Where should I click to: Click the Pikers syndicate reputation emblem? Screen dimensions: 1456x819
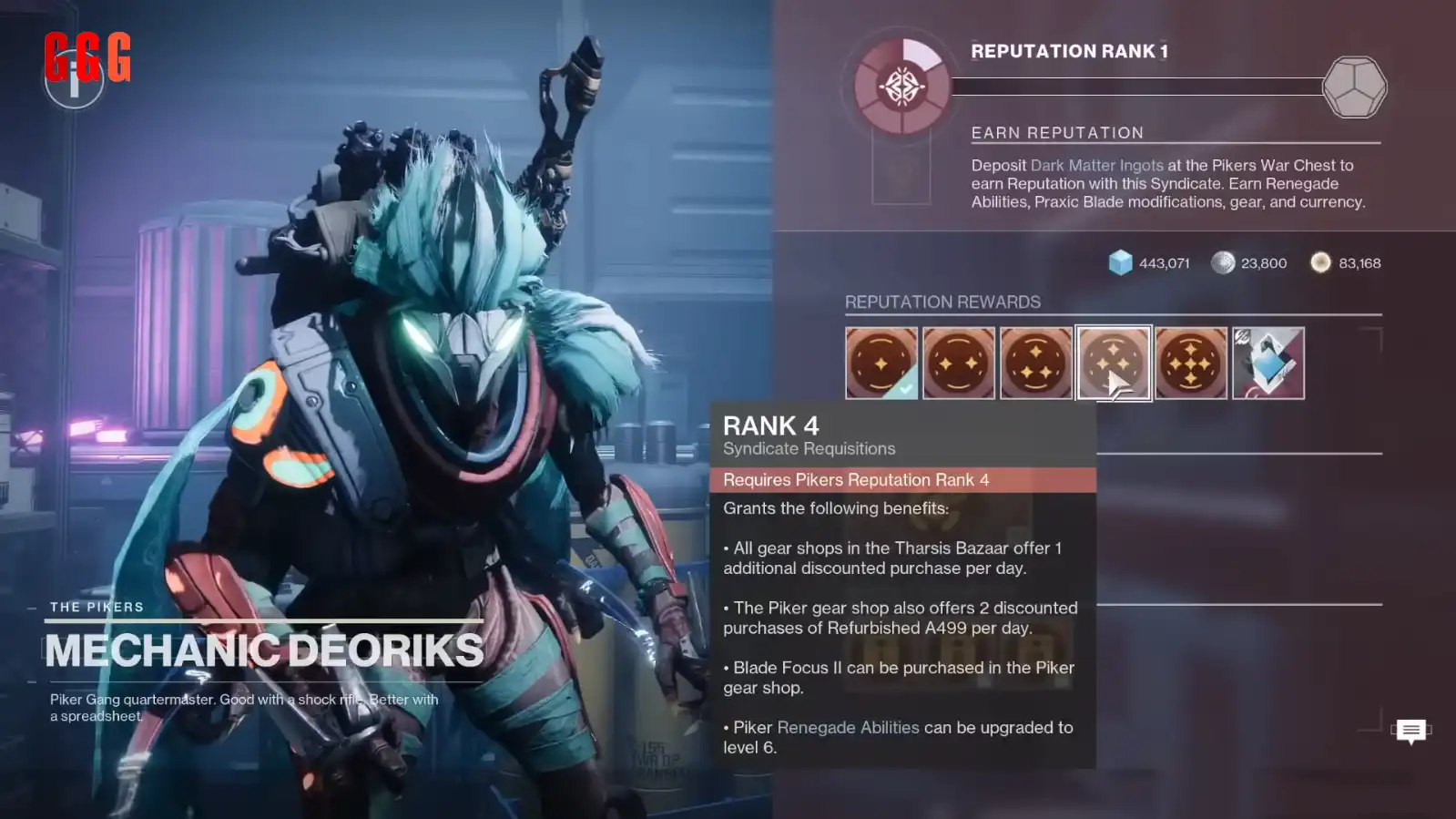click(x=901, y=87)
